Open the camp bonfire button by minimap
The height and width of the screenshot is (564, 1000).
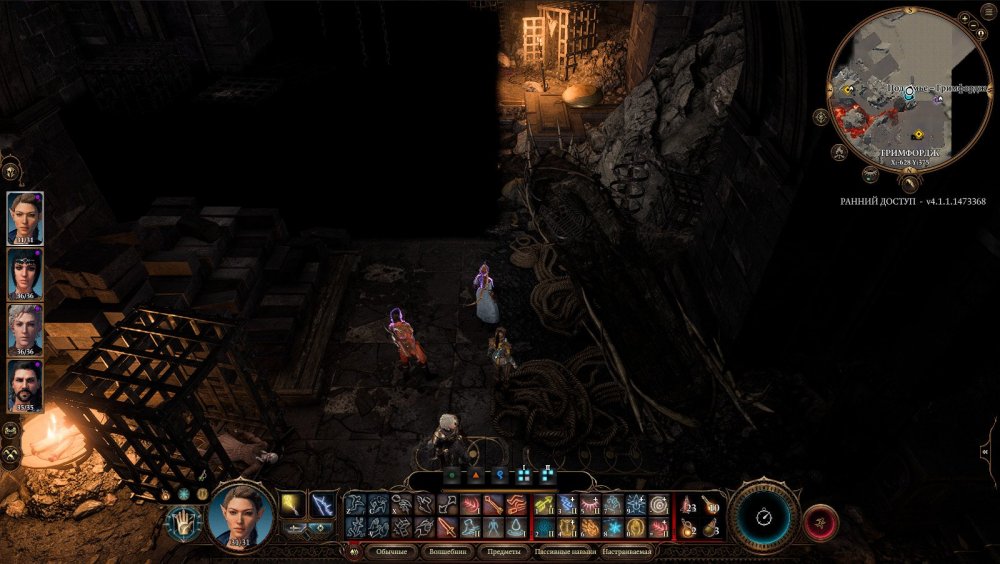tap(840, 152)
